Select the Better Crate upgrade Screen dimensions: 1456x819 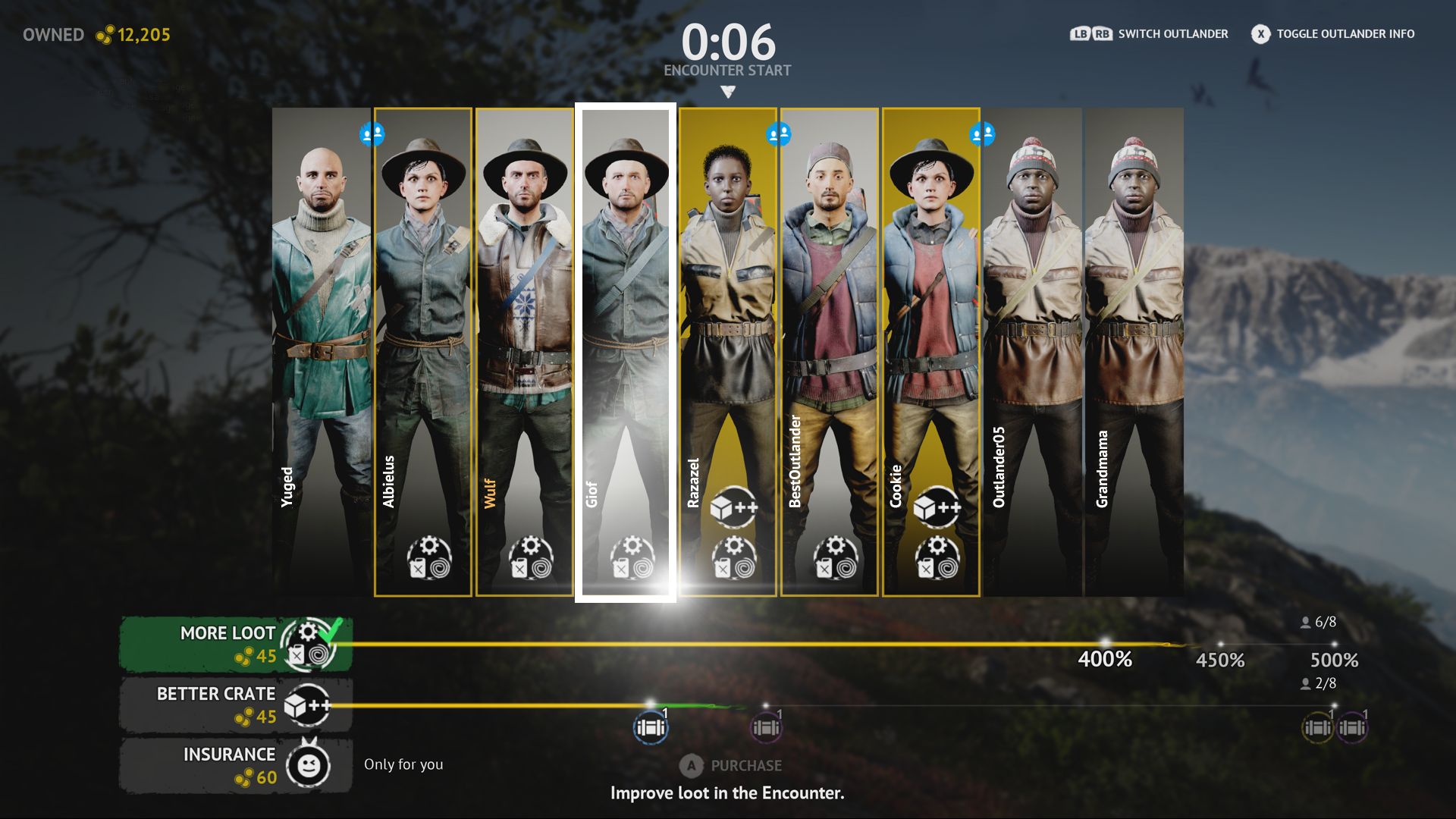pos(235,704)
